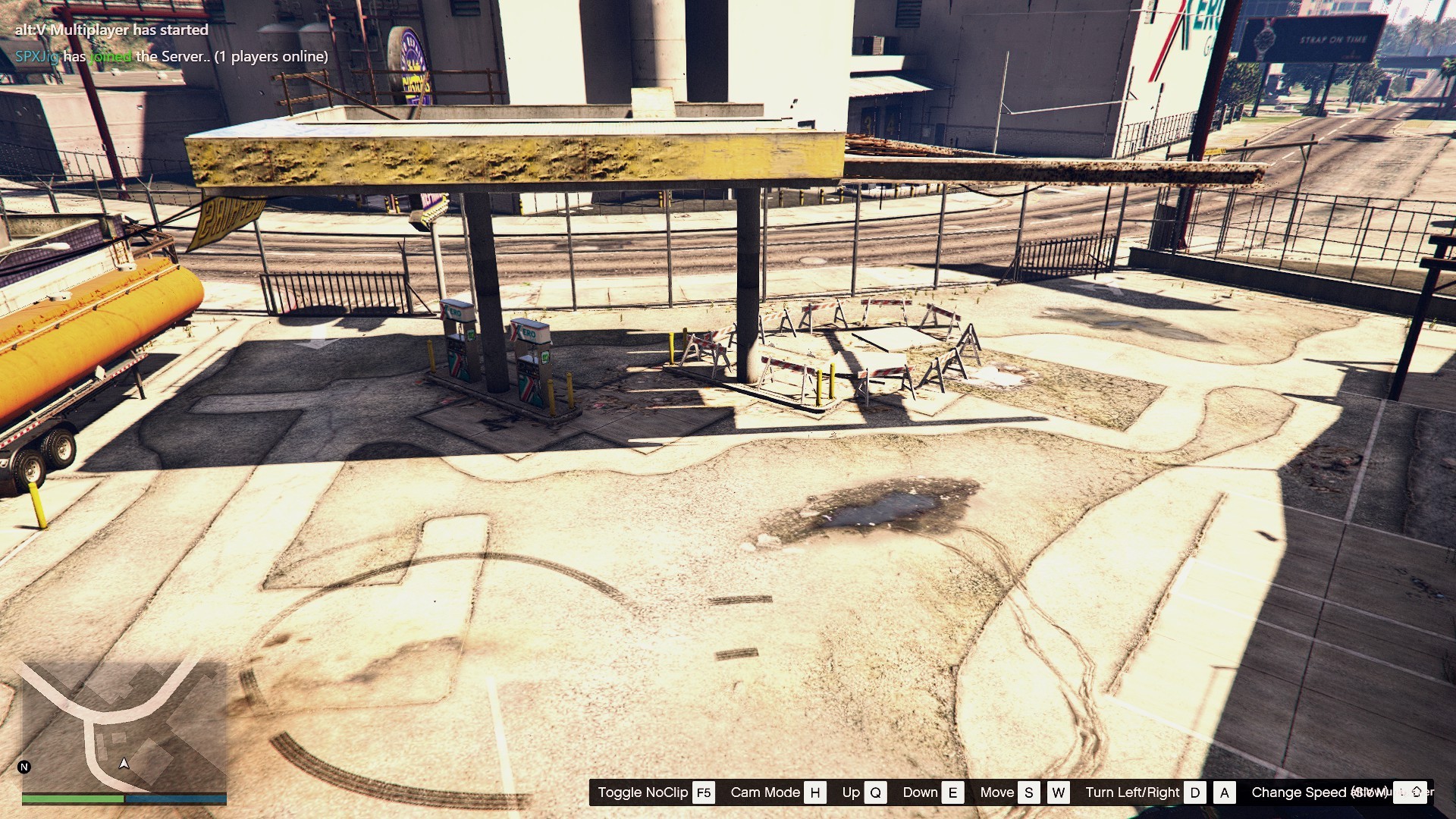Click the player arrow on the minimap
The image size is (1456, 819).
[x=124, y=764]
